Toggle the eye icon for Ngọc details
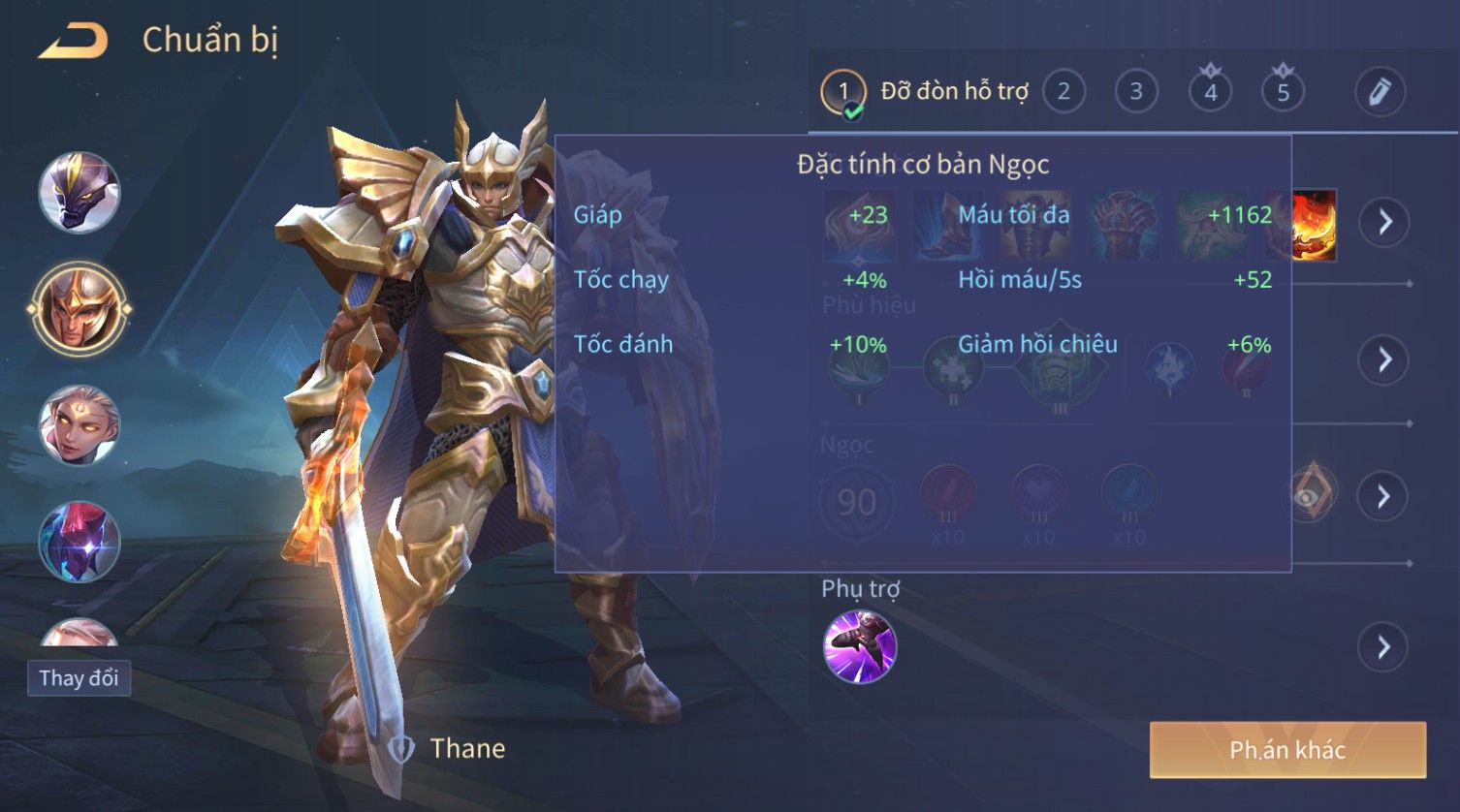Image resolution: width=1460 pixels, height=812 pixels. click(1310, 495)
